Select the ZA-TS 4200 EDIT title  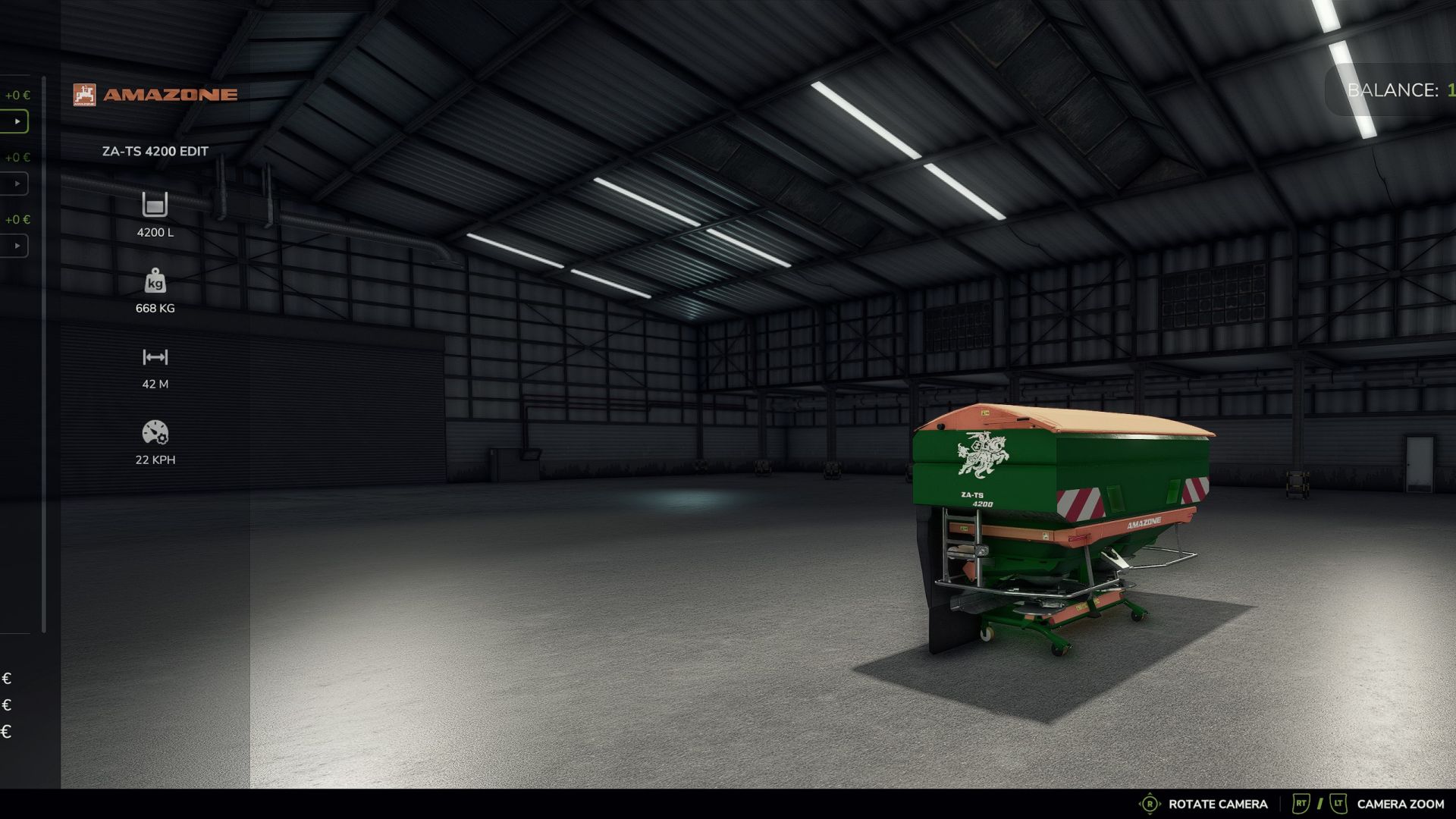[x=155, y=151]
